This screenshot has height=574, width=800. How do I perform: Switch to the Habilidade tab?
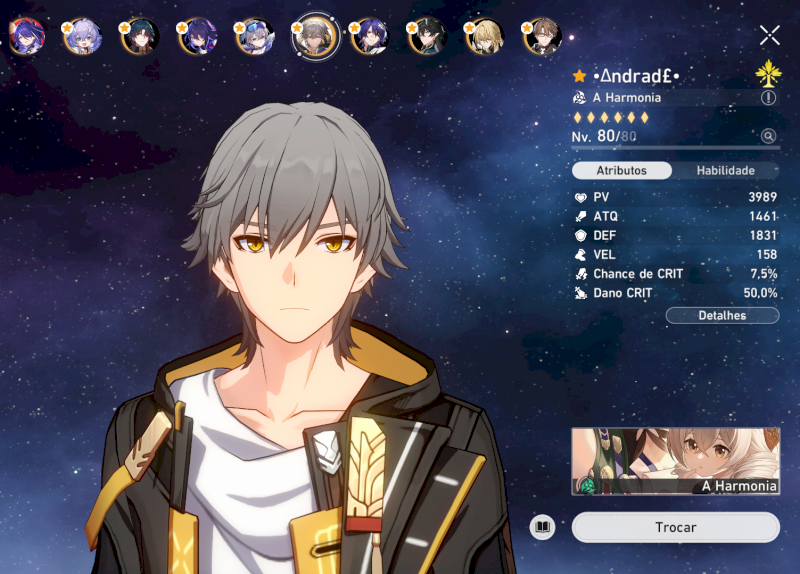[725, 171]
